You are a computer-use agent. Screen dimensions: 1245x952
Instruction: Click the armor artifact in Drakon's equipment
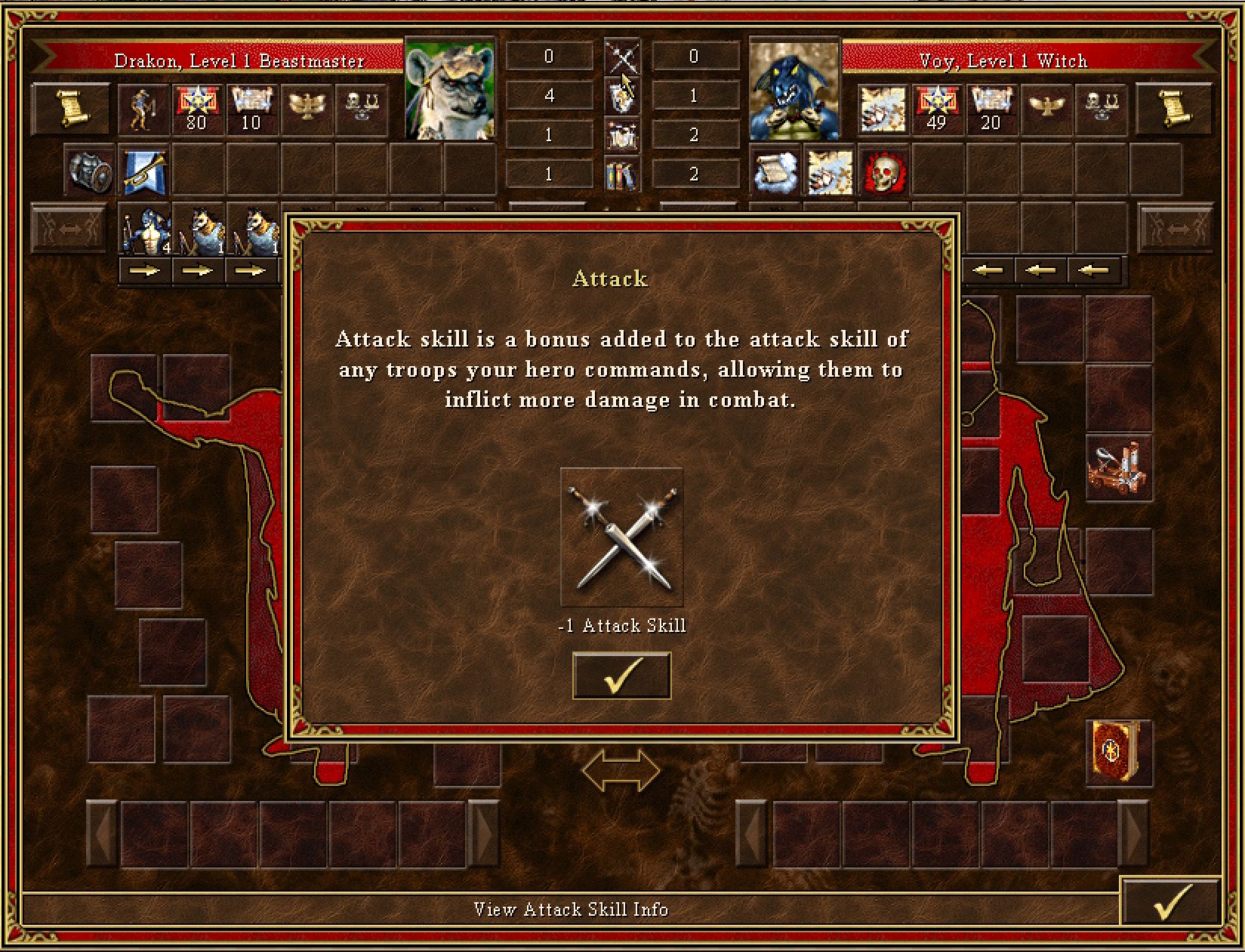pos(88,171)
